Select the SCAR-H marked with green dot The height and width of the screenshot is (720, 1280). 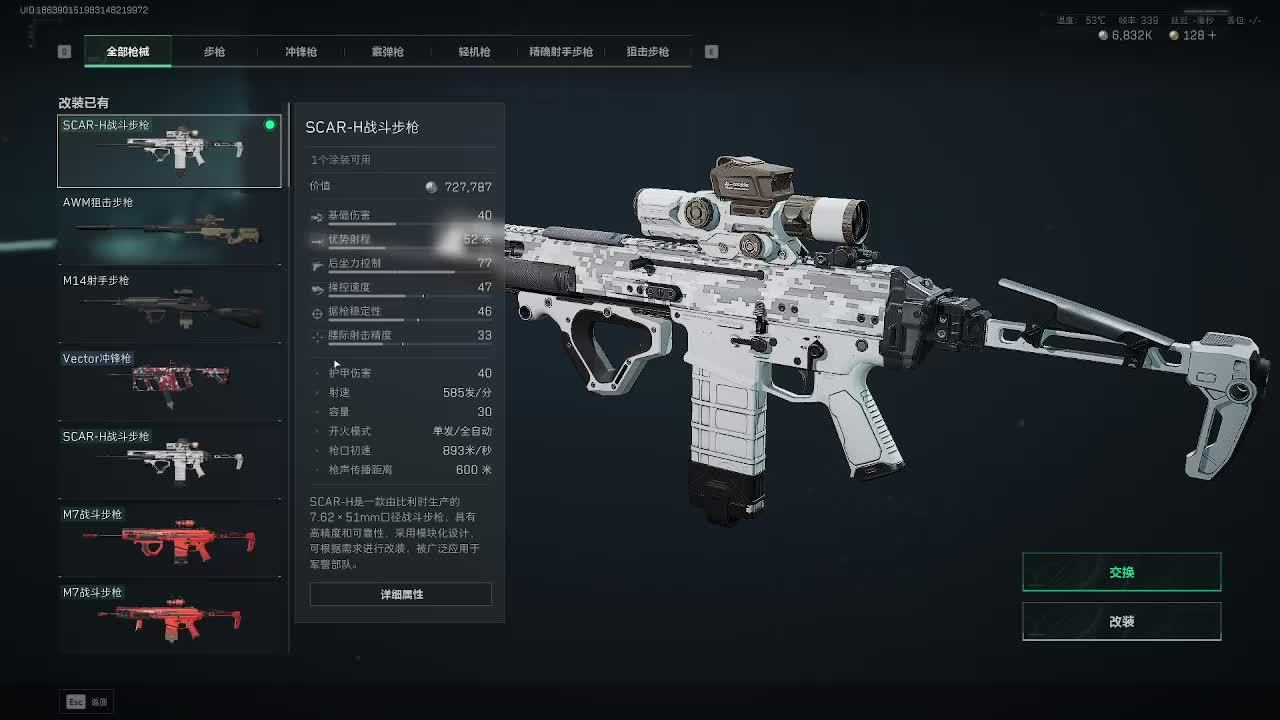pyautogui.click(x=169, y=151)
